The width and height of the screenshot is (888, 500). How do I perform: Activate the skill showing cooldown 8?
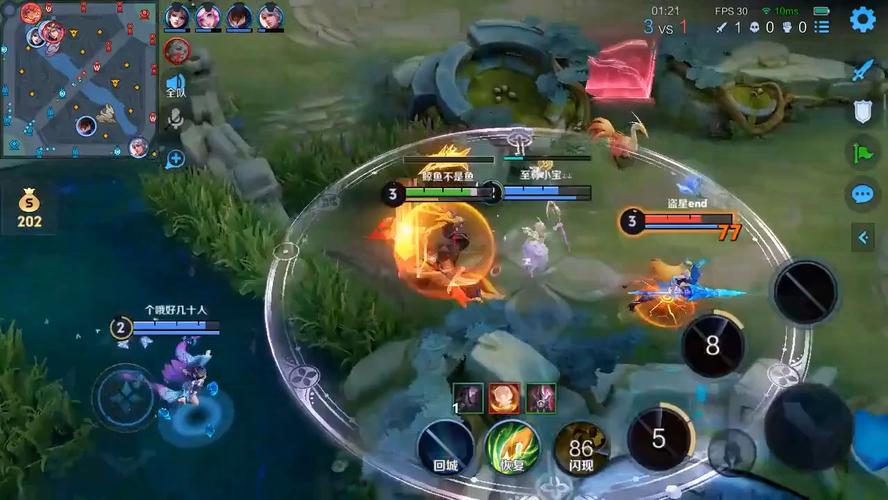(x=712, y=346)
